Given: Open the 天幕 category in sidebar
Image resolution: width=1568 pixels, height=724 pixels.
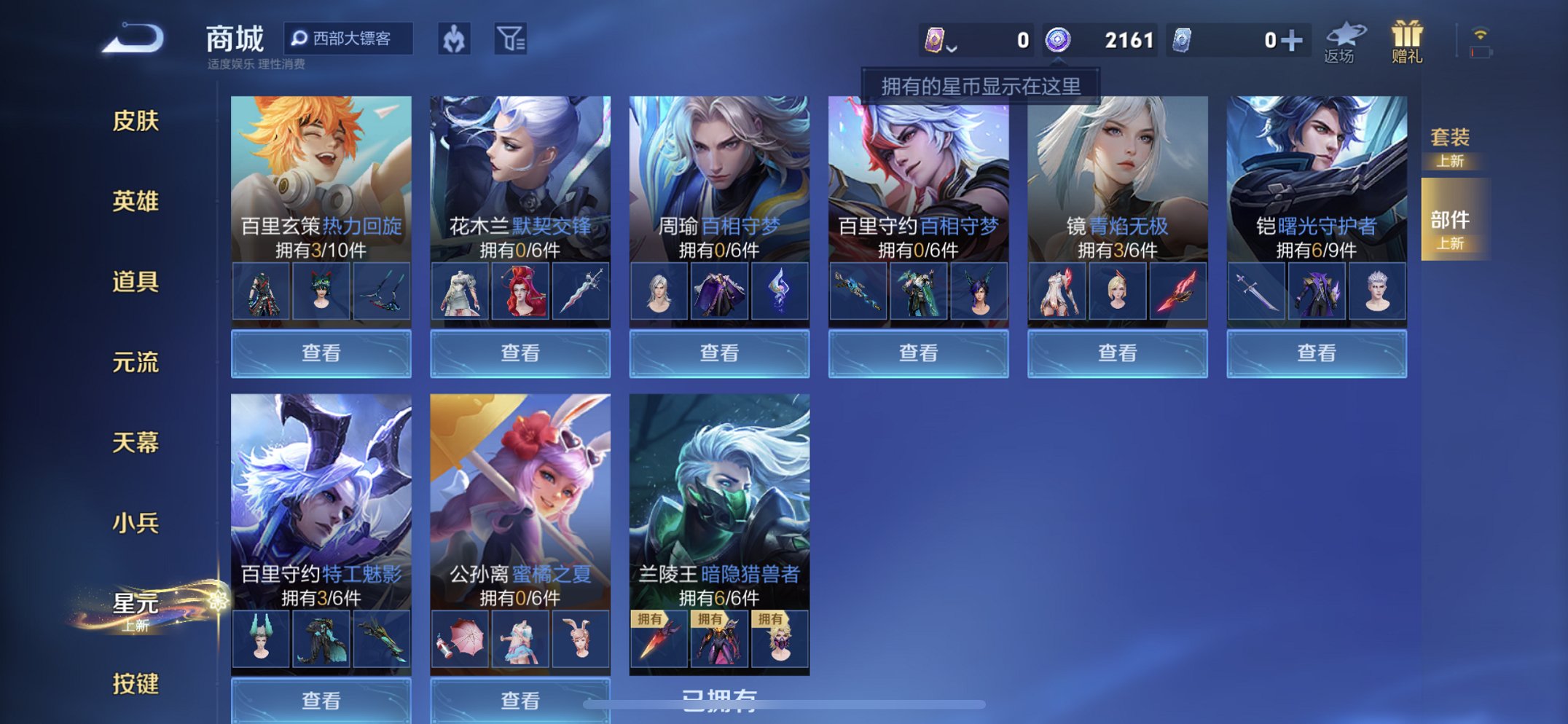Looking at the screenshot, I should tap(136, 443).
